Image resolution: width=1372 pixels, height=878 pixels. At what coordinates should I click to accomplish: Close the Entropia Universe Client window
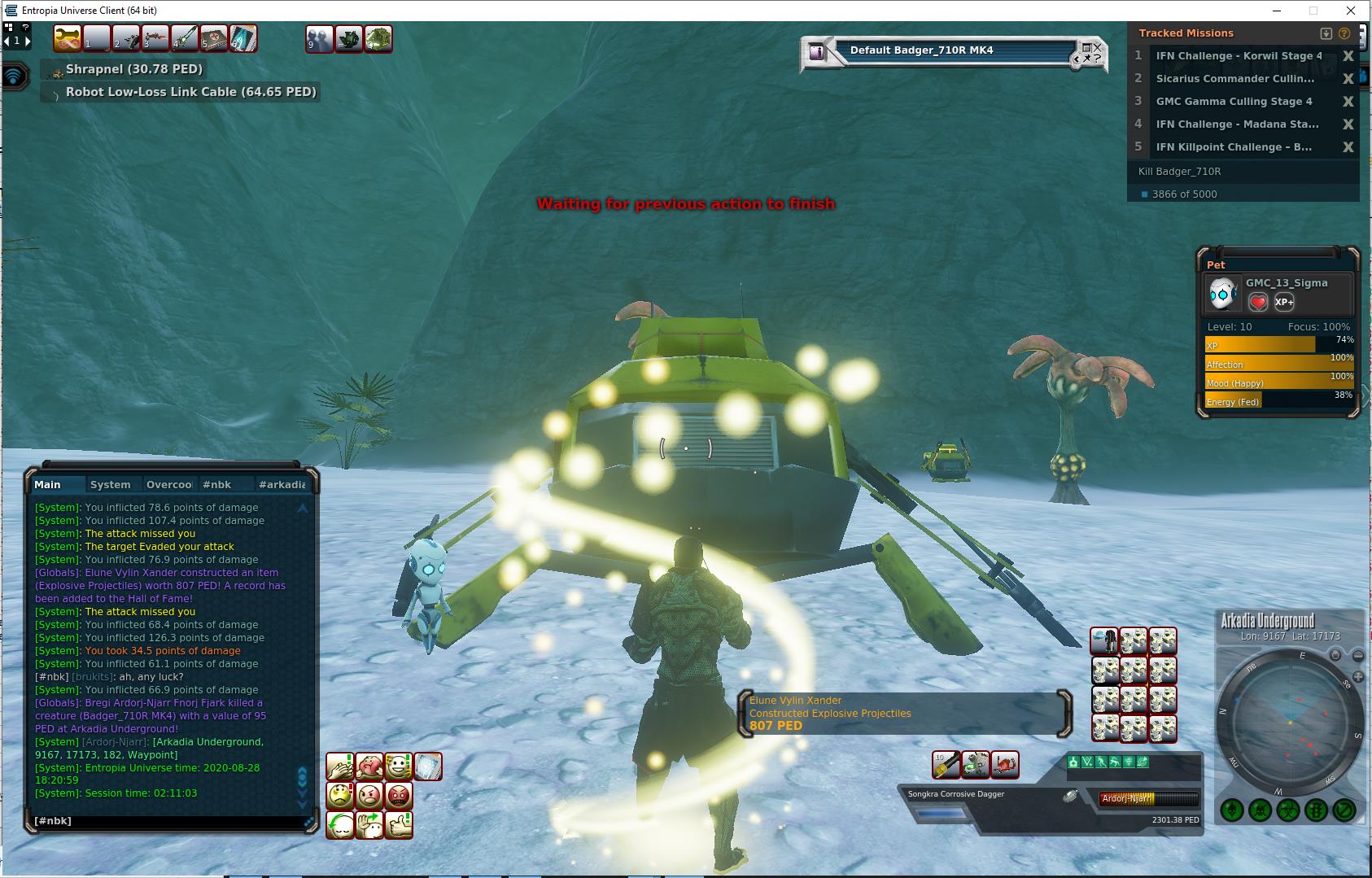coord(1352,11)
